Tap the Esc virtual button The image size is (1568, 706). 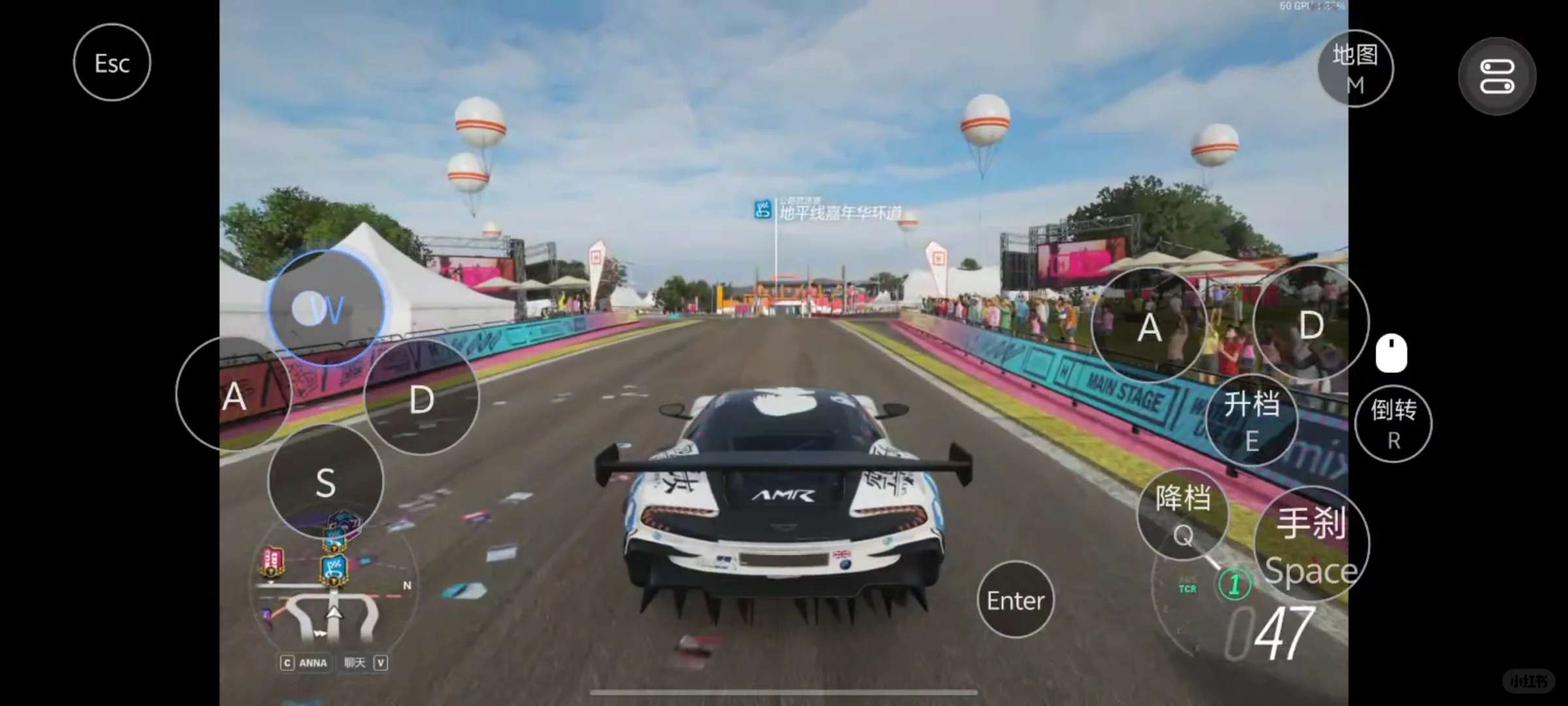(x=112, y=63)
